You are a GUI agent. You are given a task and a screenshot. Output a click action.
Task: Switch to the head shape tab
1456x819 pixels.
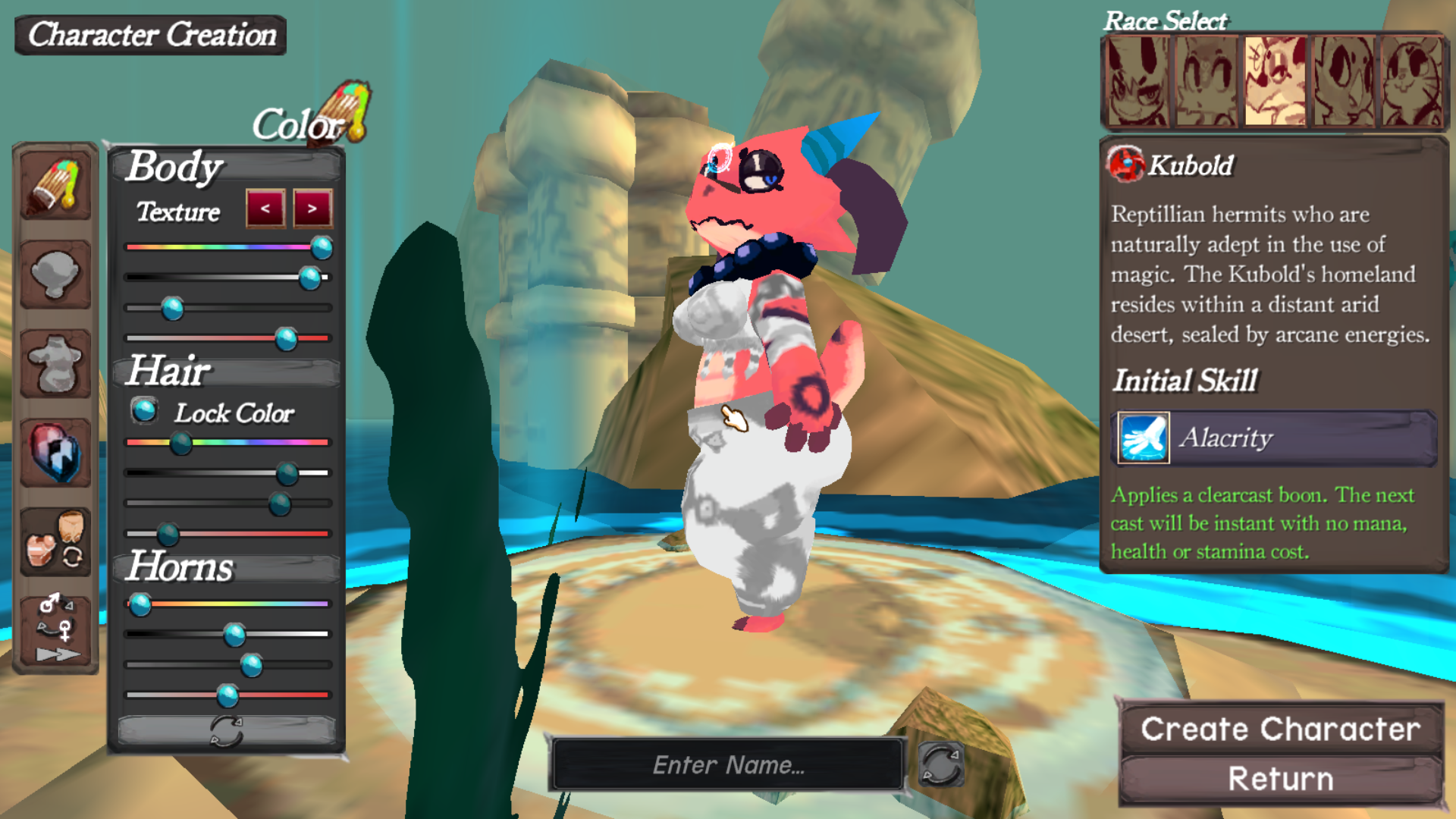click(x=55, y=275)
